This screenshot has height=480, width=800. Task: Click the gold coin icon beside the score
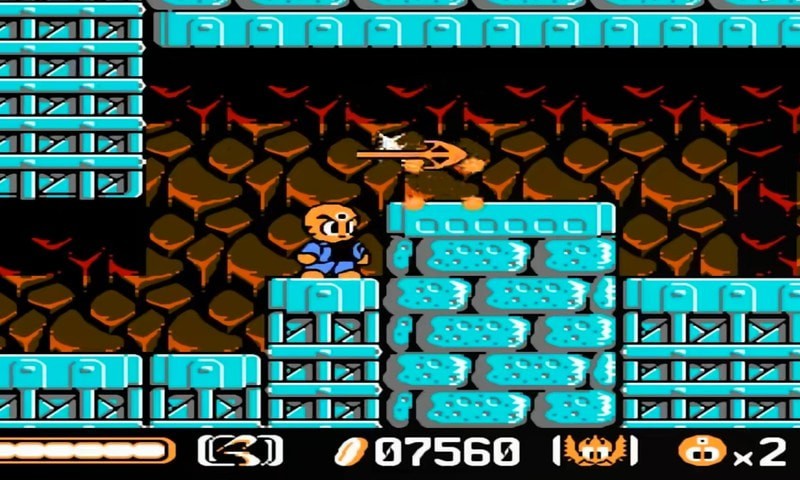point(352,451)
